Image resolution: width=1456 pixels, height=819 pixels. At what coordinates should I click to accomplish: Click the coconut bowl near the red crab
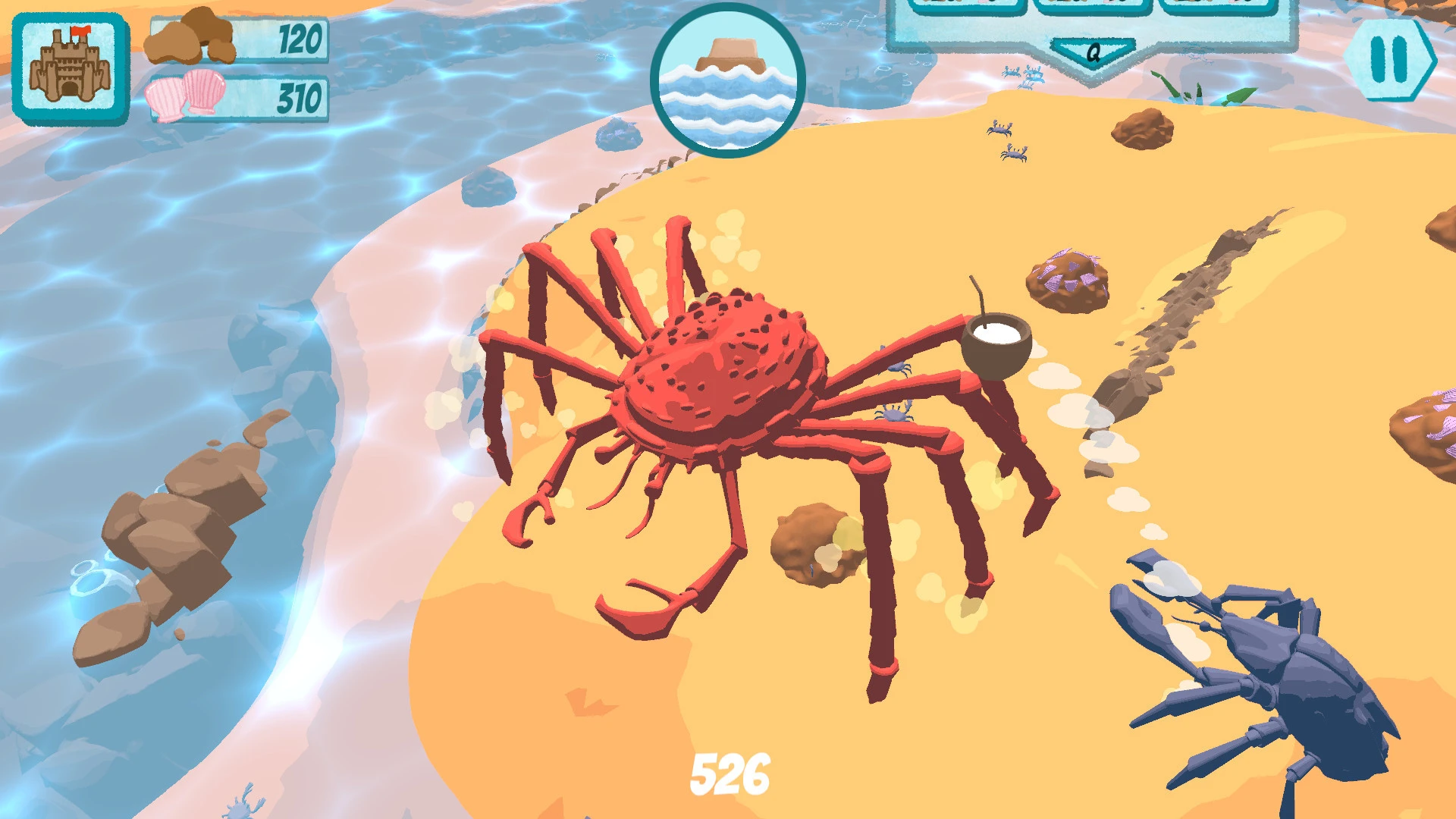coord(995,340)
